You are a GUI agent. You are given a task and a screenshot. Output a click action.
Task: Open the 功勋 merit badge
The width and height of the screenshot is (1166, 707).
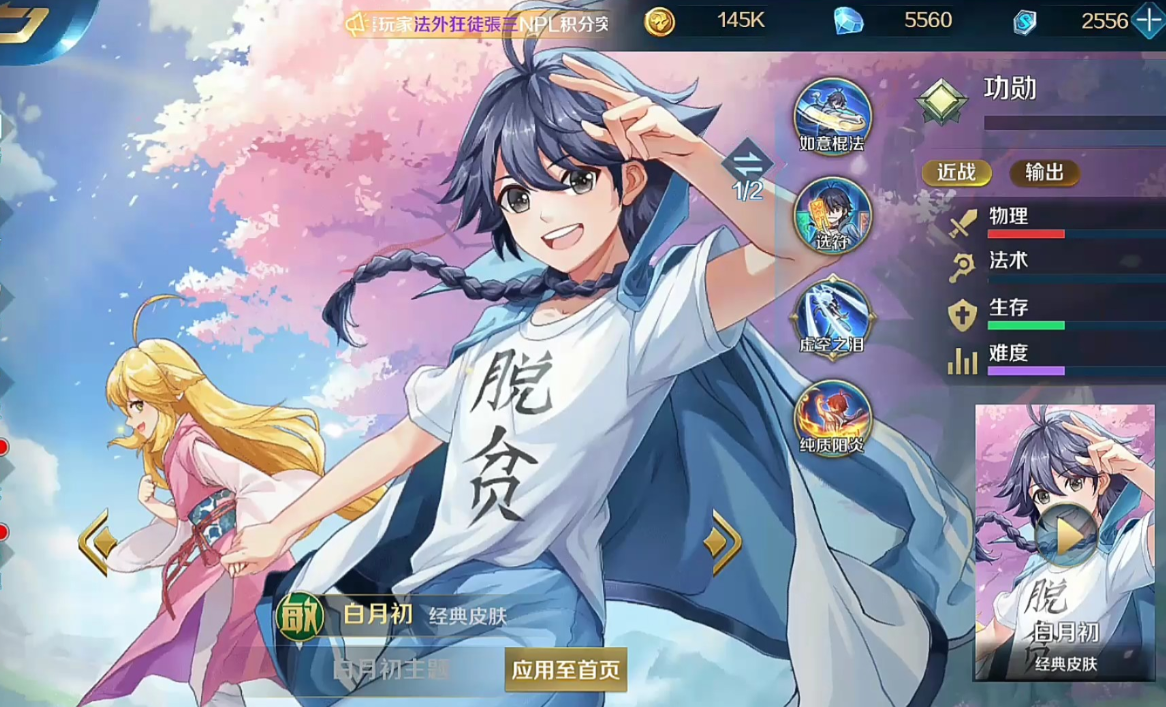(x=943, y=100)
